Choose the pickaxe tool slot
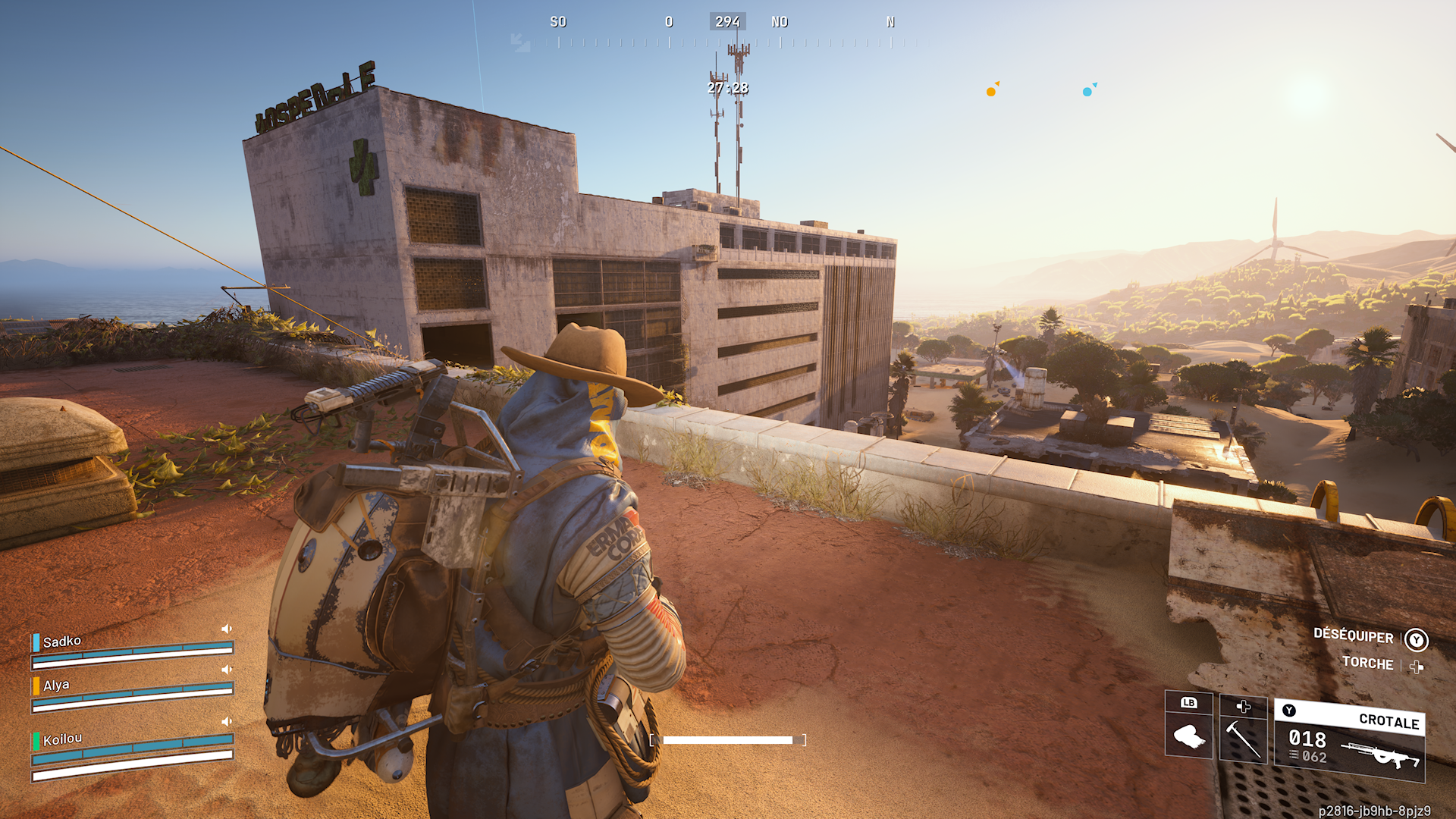Image resolution: width=1456 pixels, height=819 pixels. click(x=1243, y=729)
